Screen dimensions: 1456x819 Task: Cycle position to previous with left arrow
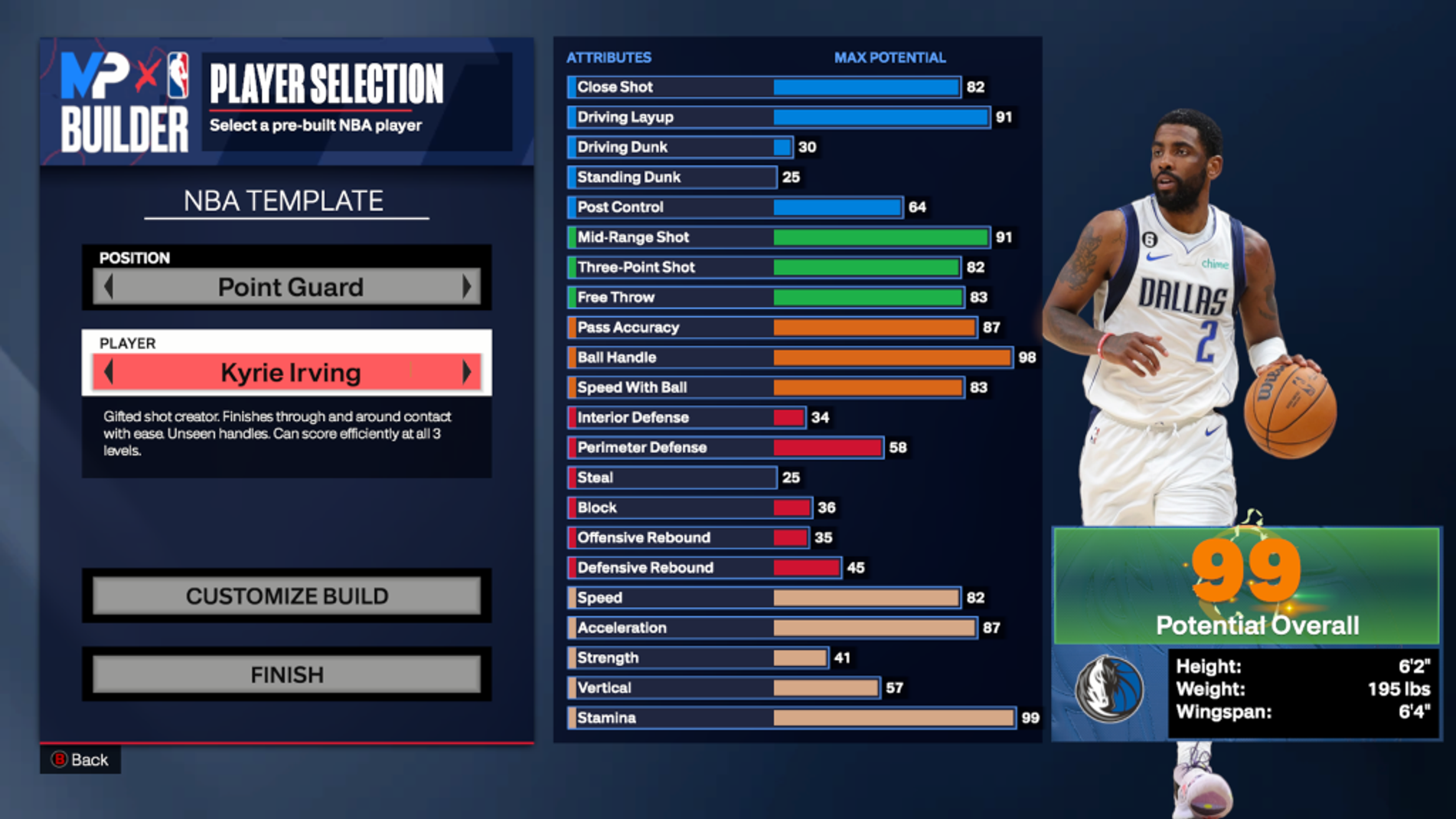[x=109, y=287]
